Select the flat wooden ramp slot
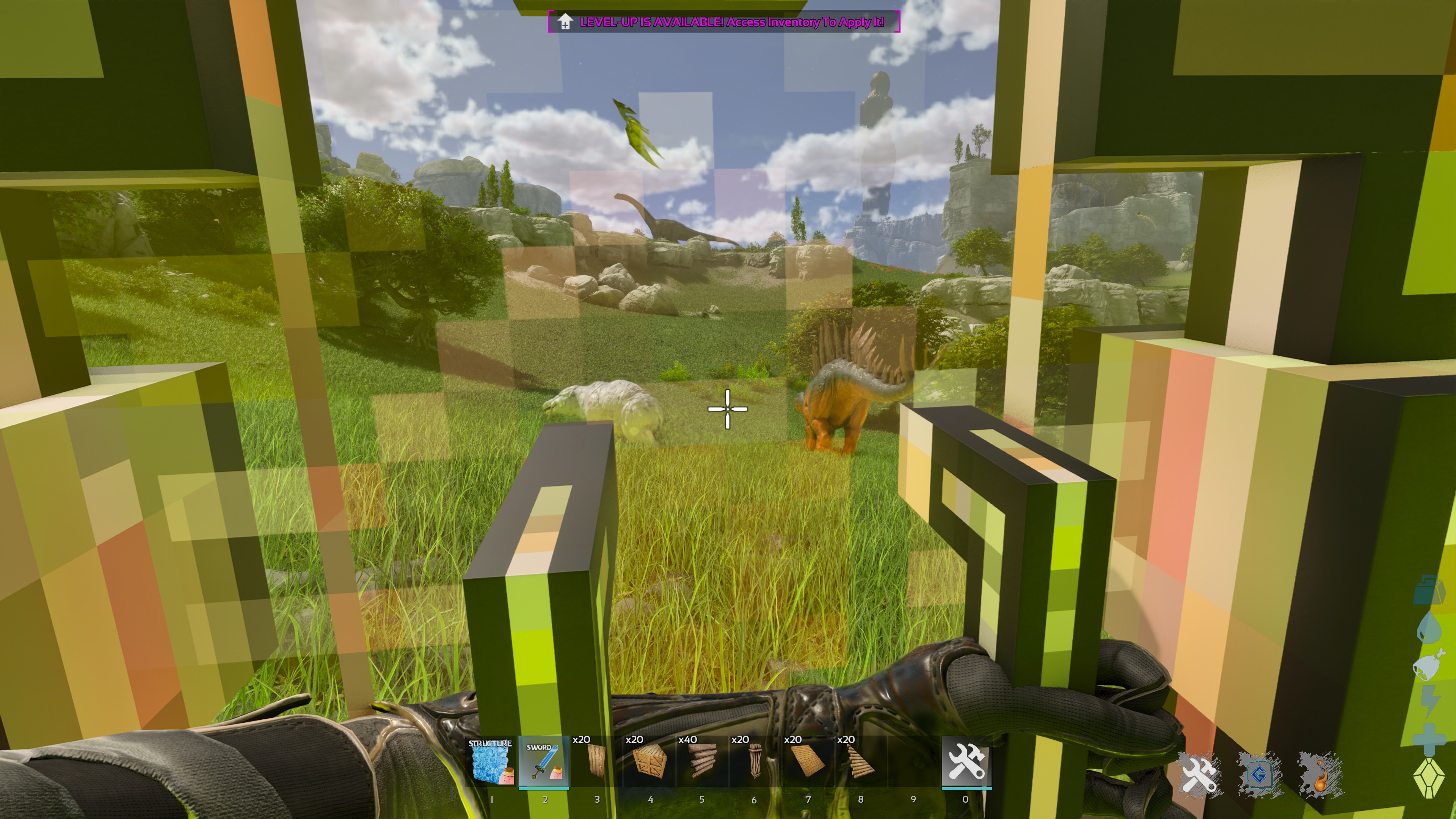Viewport: 1456px width, 819px height. point(806,762)
